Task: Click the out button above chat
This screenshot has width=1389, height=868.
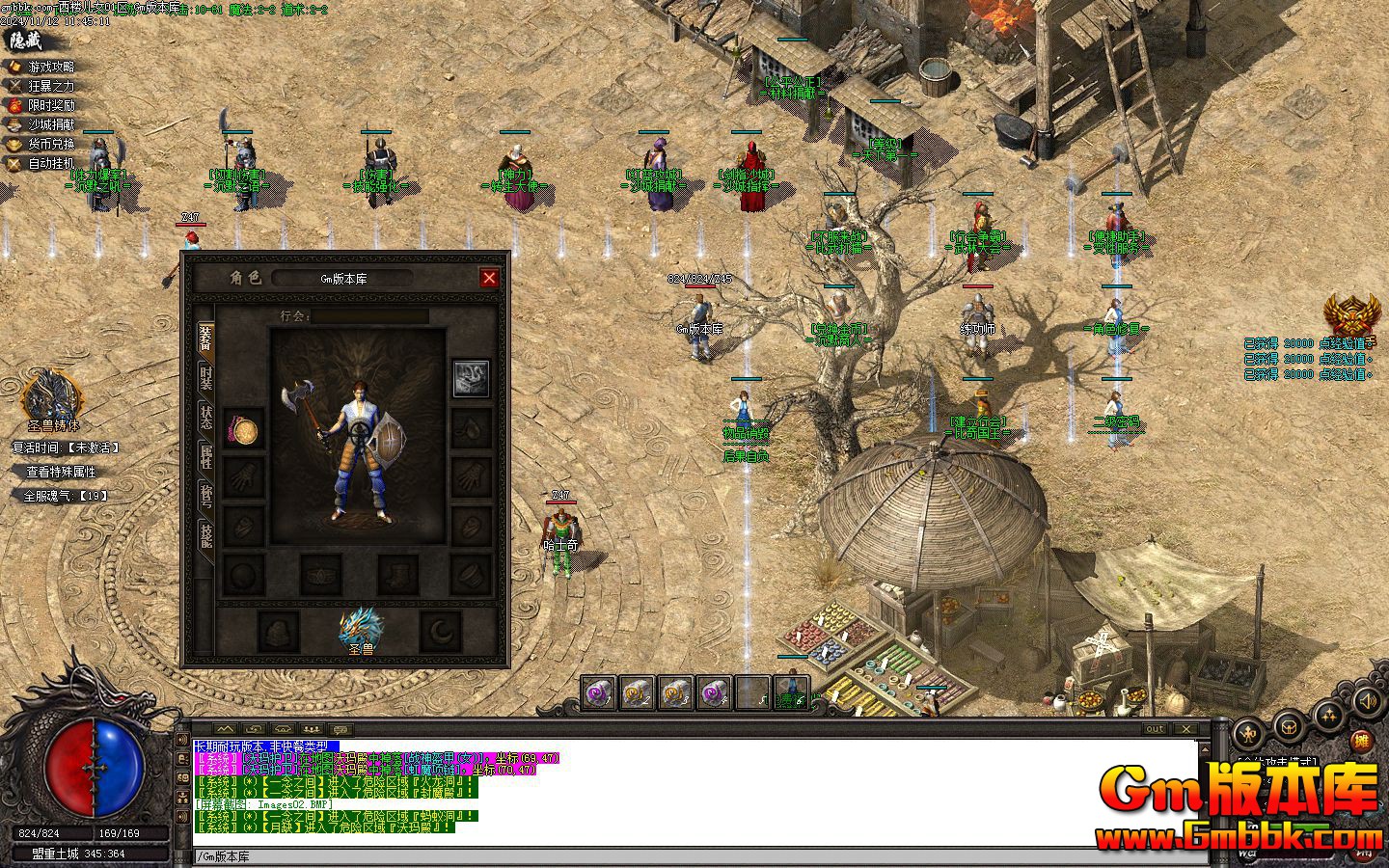Action: (1155, 729)
